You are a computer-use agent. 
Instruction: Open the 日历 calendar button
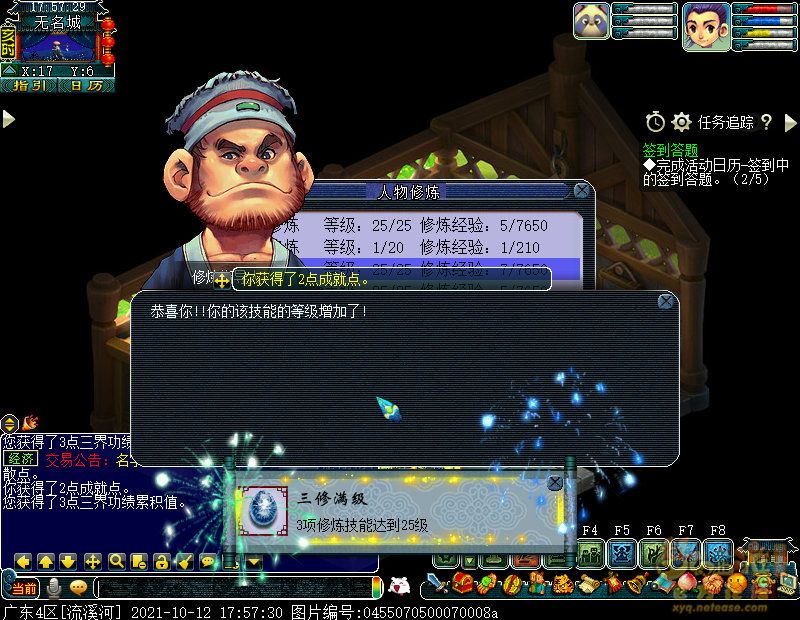point(86,86)
